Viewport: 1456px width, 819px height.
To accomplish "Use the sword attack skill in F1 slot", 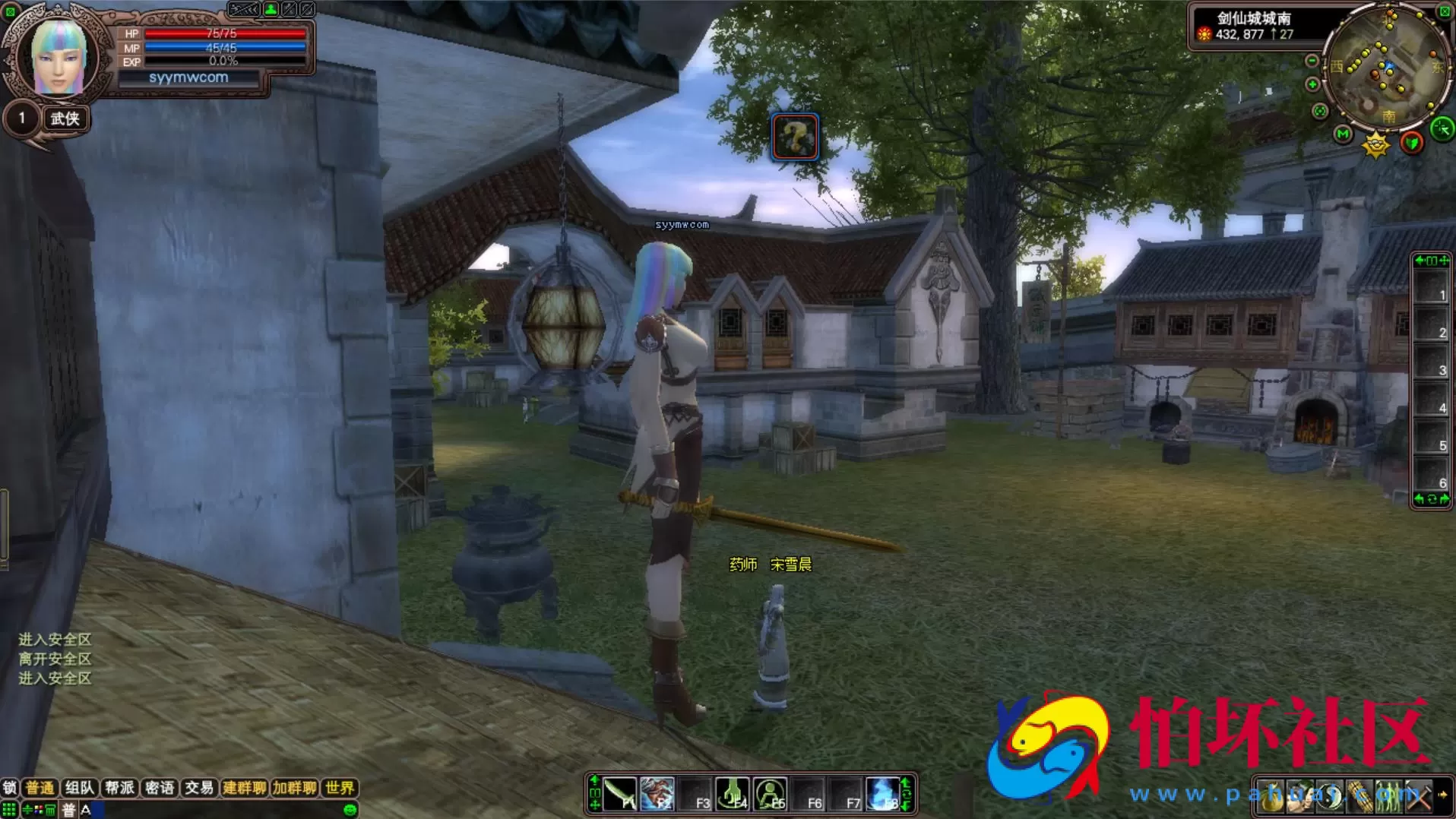I will 620,794.
